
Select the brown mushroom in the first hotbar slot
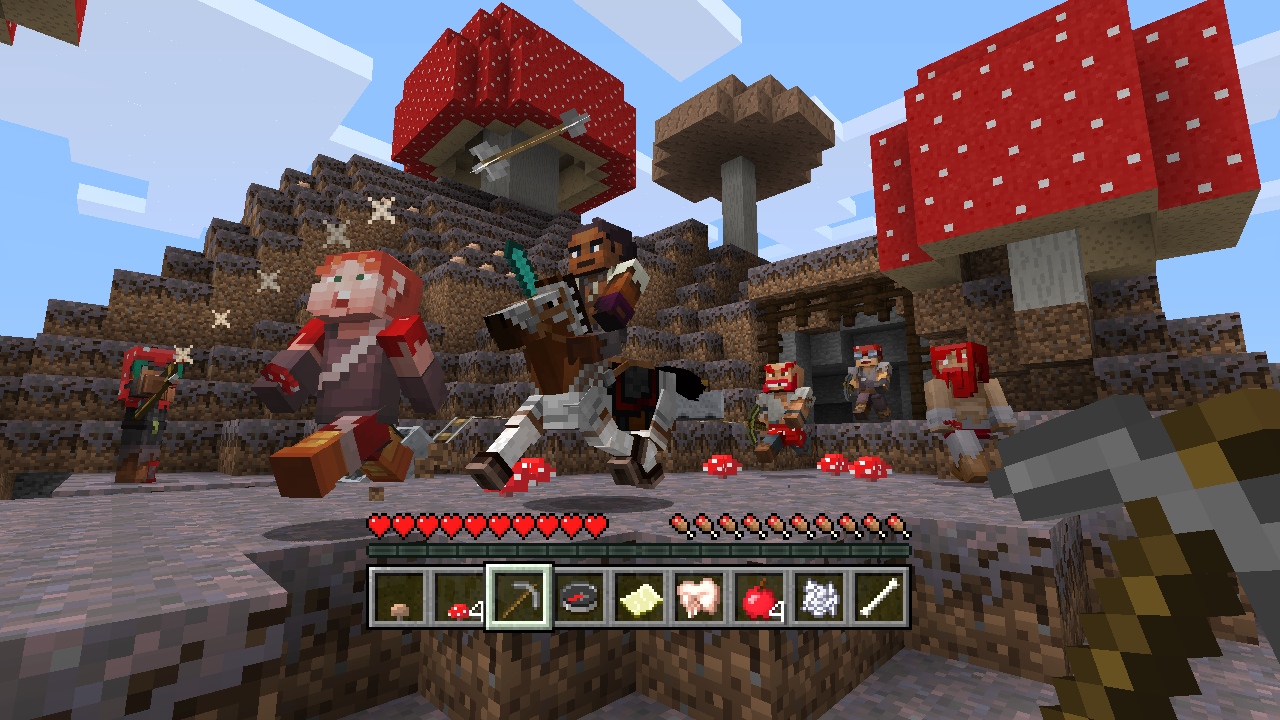point(400,600)
